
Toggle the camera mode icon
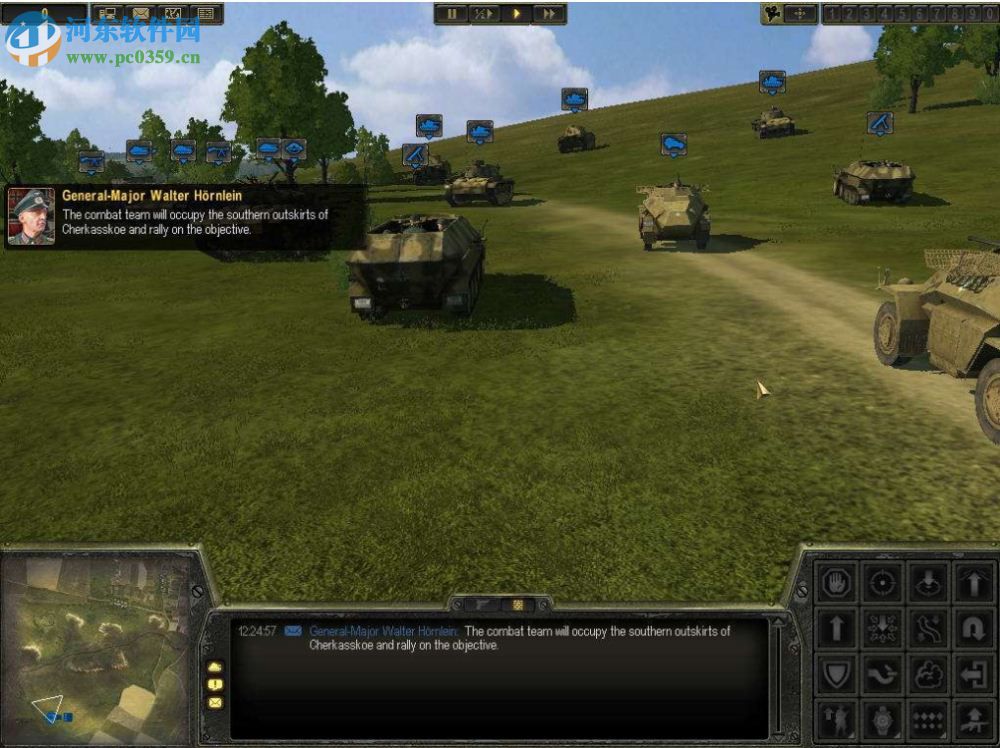click(772, 14)
